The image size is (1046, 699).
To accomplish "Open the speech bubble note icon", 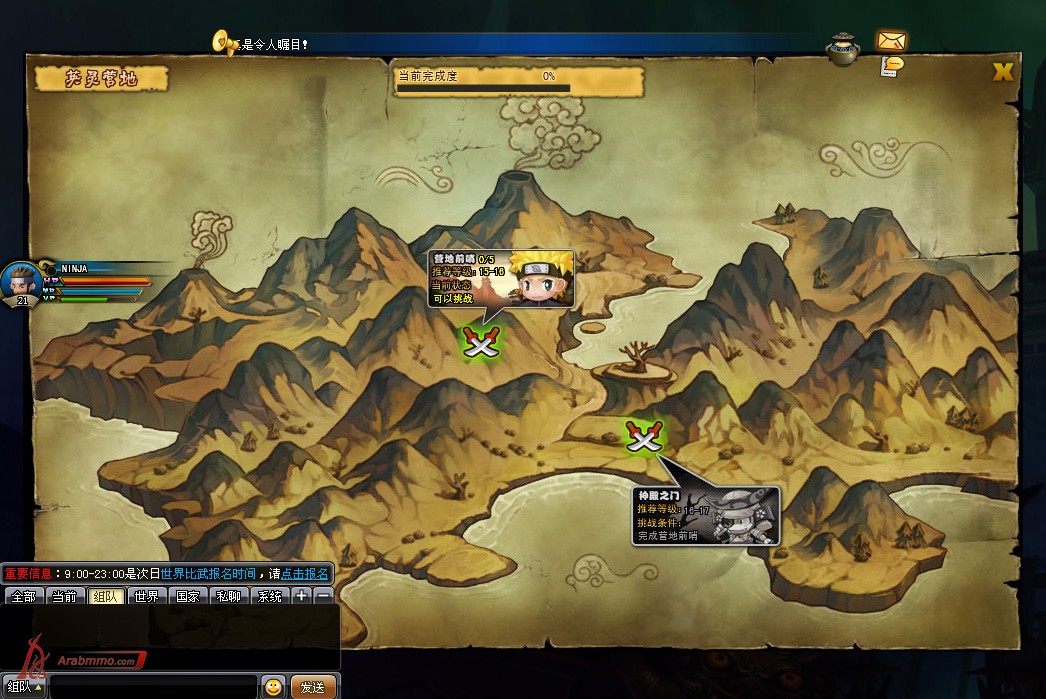I will pyautogui.click(x=892, y=65).
